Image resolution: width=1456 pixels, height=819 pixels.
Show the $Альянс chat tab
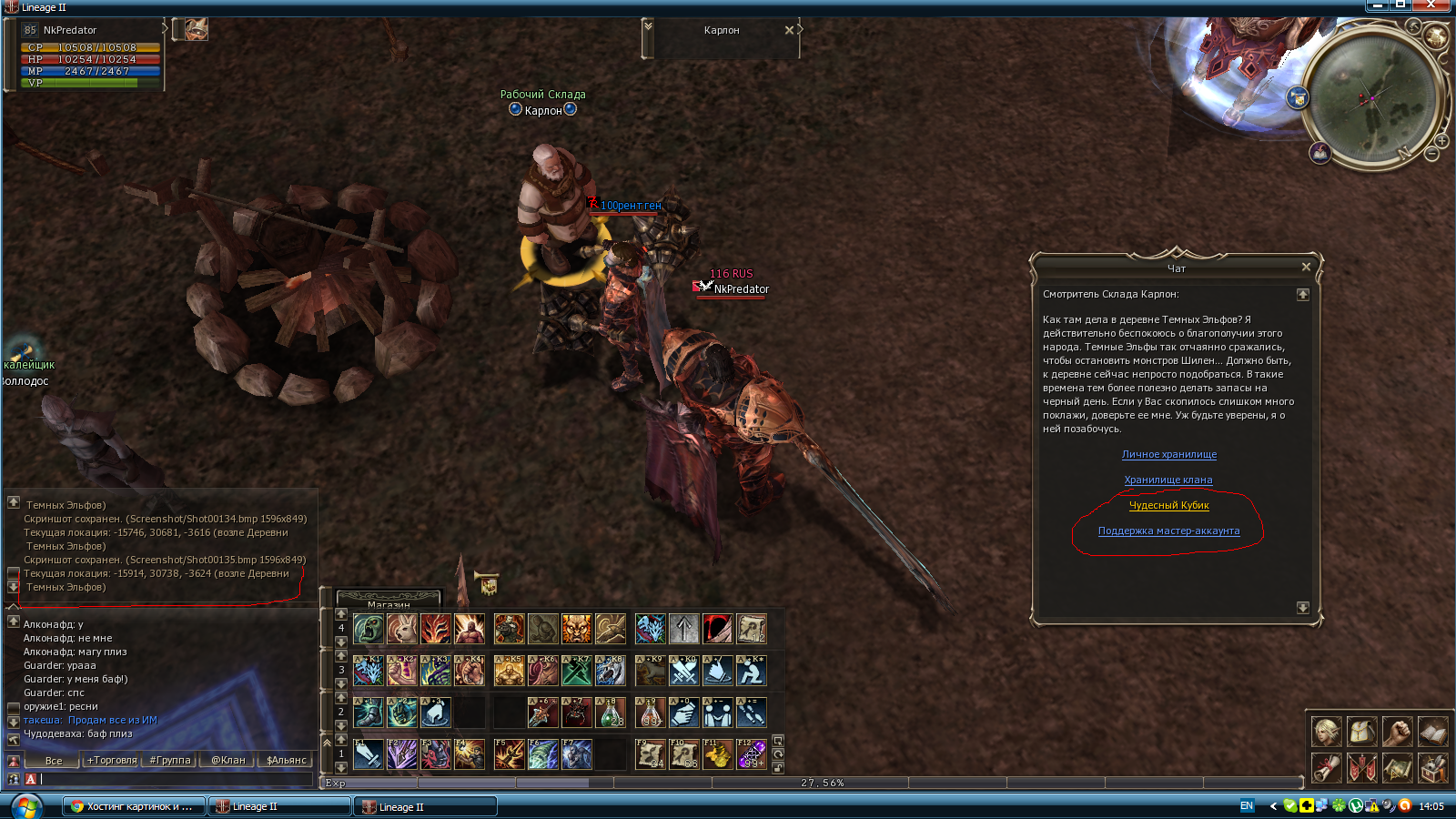[286, 760]
